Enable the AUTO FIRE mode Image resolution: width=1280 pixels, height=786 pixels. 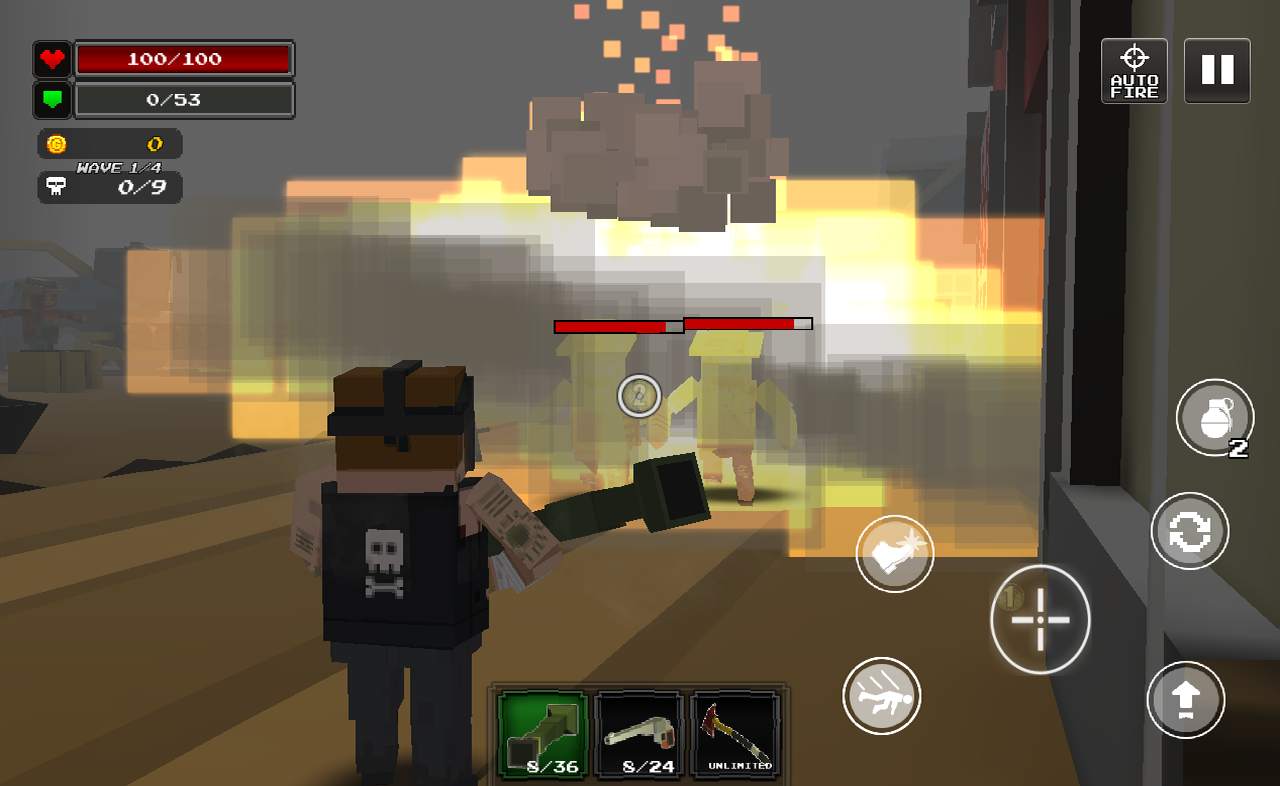pos(1134,70)
